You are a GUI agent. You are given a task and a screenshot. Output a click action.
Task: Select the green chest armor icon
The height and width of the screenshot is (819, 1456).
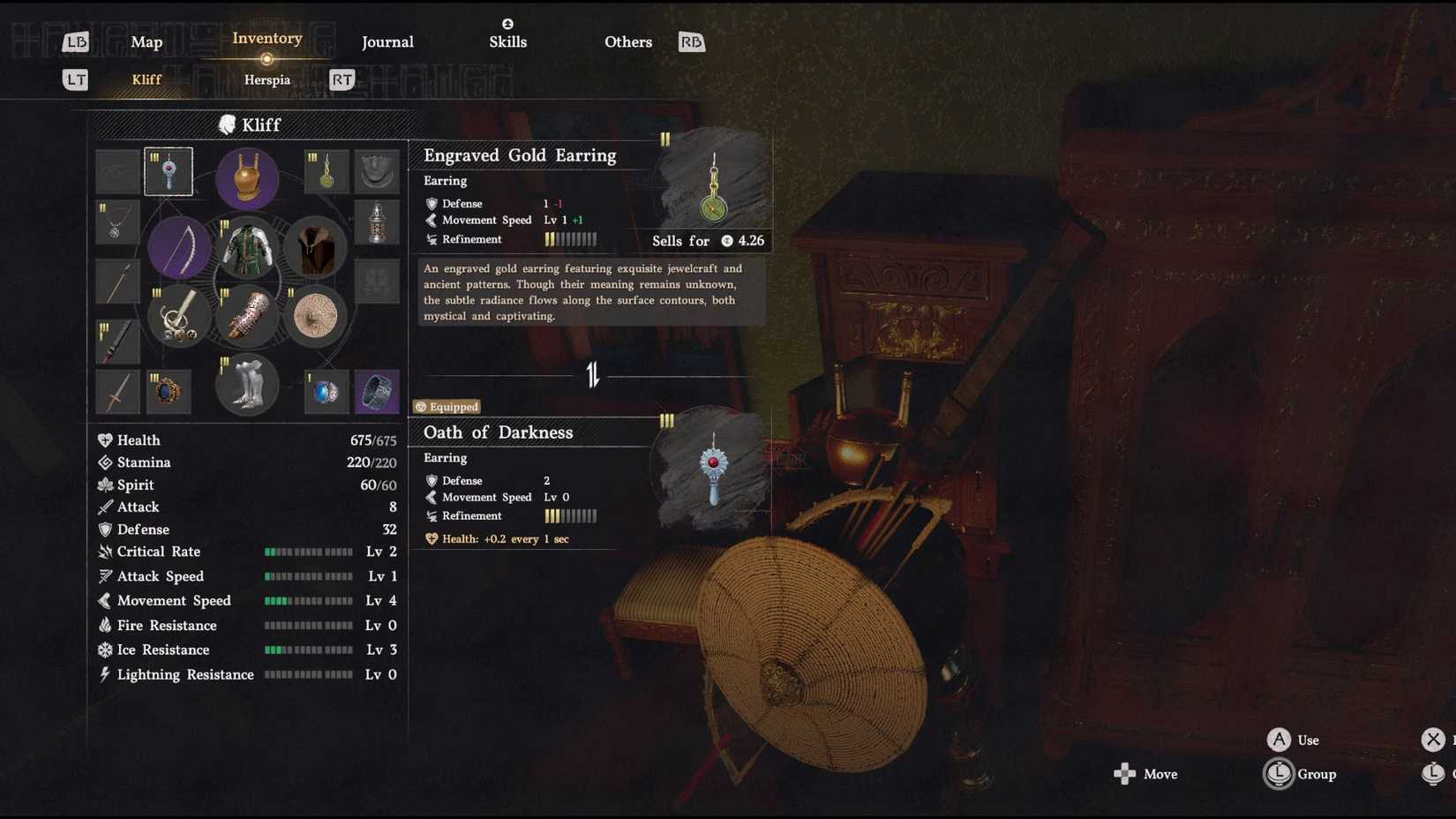pyautogui.click(x=247, y=250)
